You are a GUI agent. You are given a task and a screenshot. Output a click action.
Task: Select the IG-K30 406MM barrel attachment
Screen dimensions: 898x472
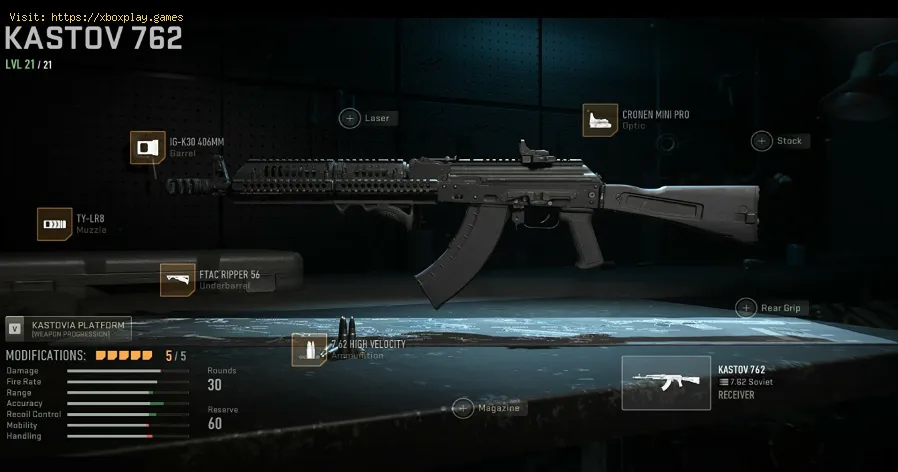pyautogui.click(x=148, y=148)
